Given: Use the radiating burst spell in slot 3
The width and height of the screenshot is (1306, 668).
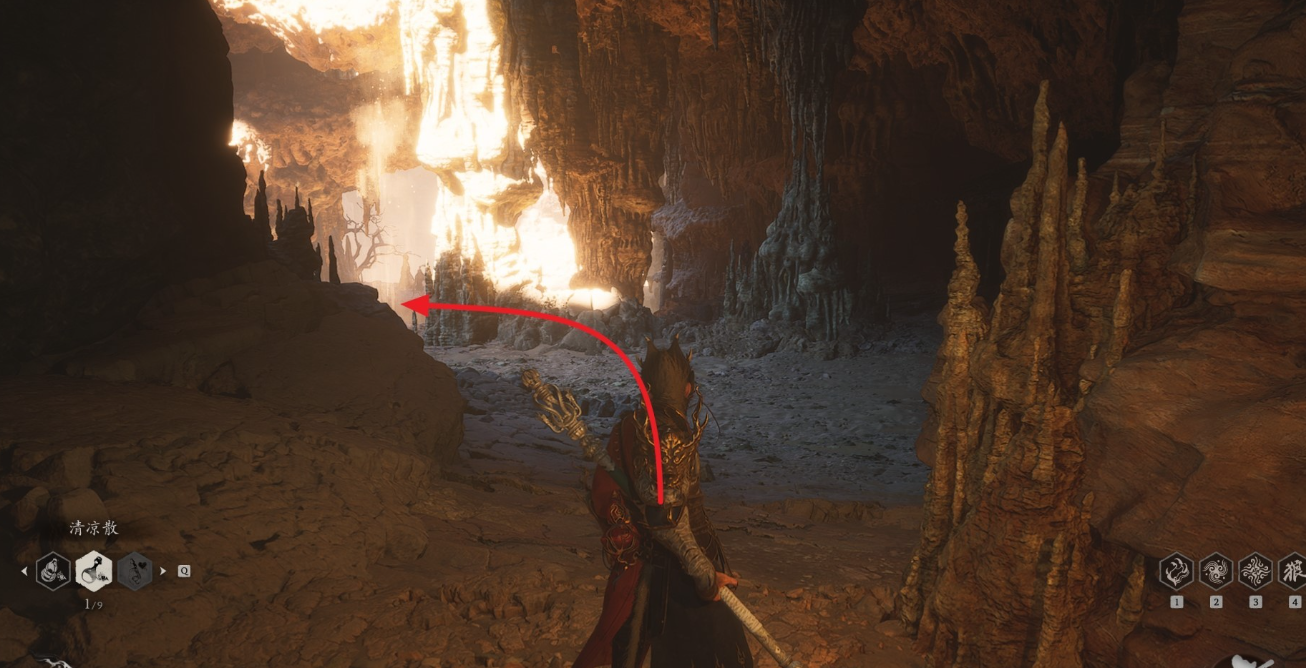Looking at the screenshot, I should click(x=1255, y=571).
